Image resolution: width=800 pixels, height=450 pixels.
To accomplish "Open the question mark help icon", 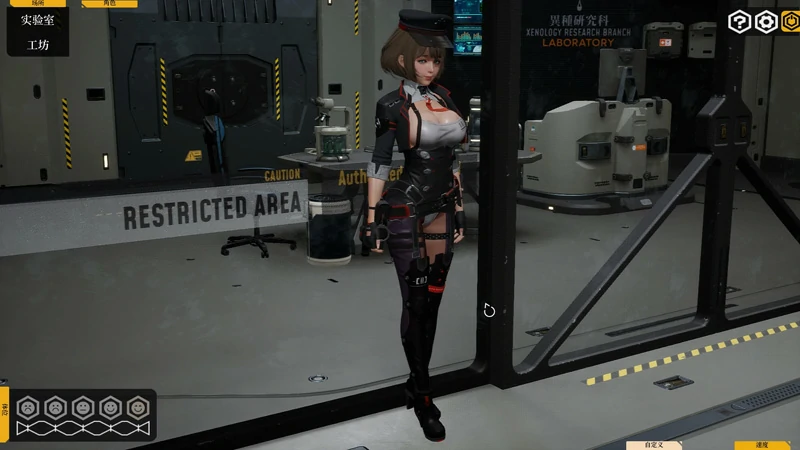I will point(739,22).
